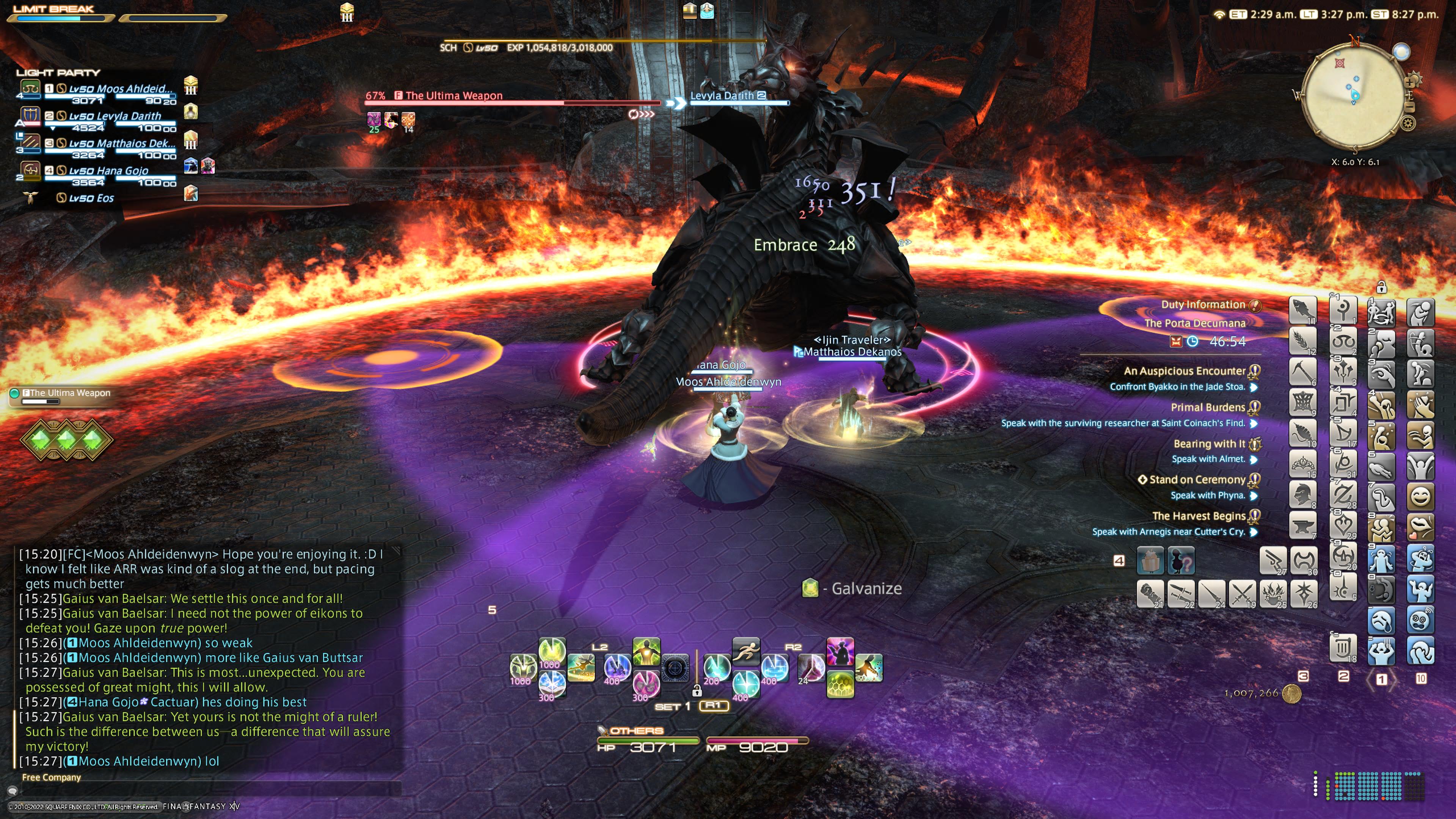
Task: Open the Stand on Ceremony quest entry
Action: [1197, 480]
